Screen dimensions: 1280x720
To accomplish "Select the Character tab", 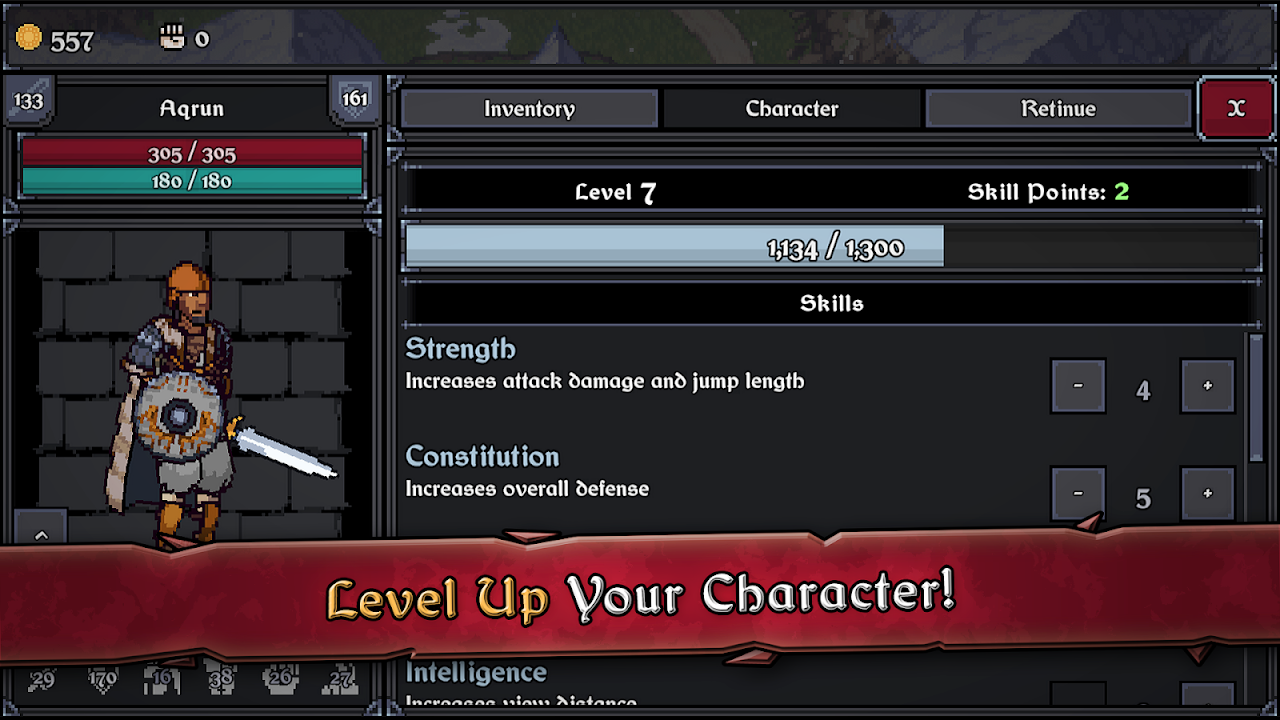I will coord(792,108).
